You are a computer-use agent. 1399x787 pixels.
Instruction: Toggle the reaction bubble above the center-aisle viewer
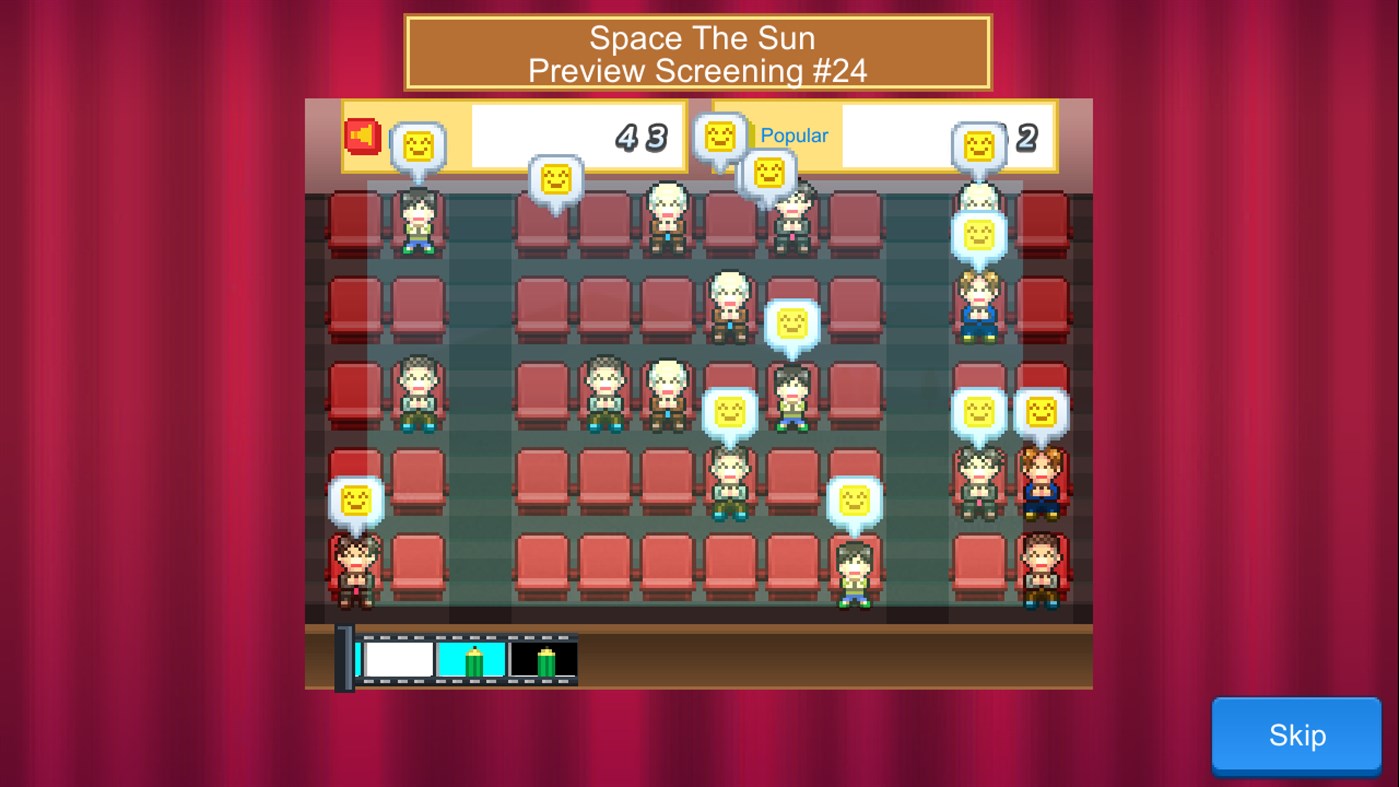click(793, 322)
